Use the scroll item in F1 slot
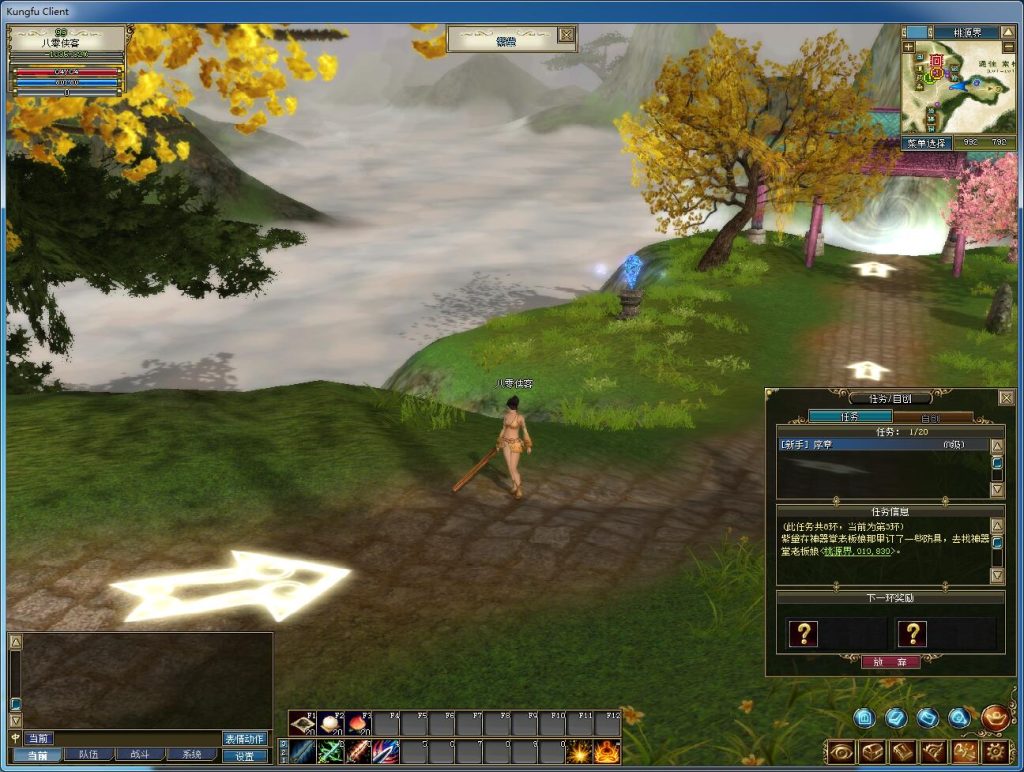Viewport: 1024px width, 772px height. pyautogui.click(x=303, y=723)
